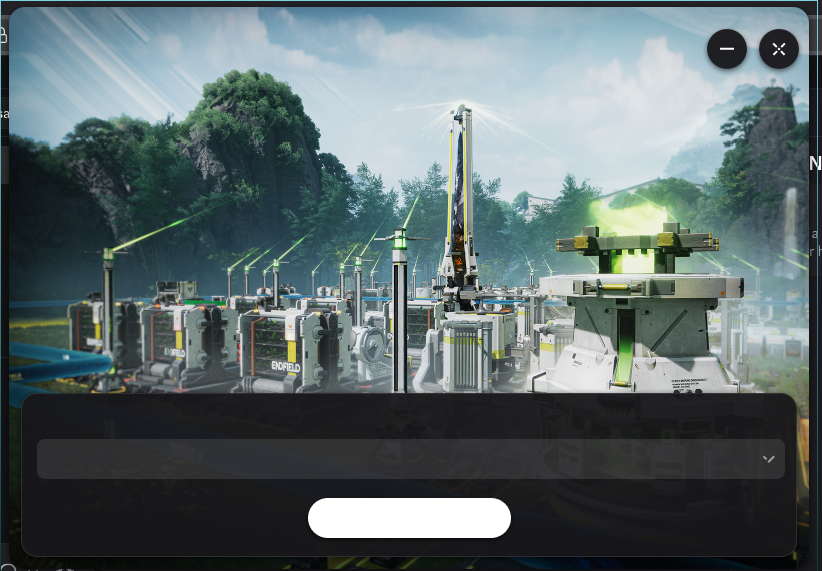Close the launcher with the X button
The width and height of the screenshot is (822, 571).
[779, 49]
